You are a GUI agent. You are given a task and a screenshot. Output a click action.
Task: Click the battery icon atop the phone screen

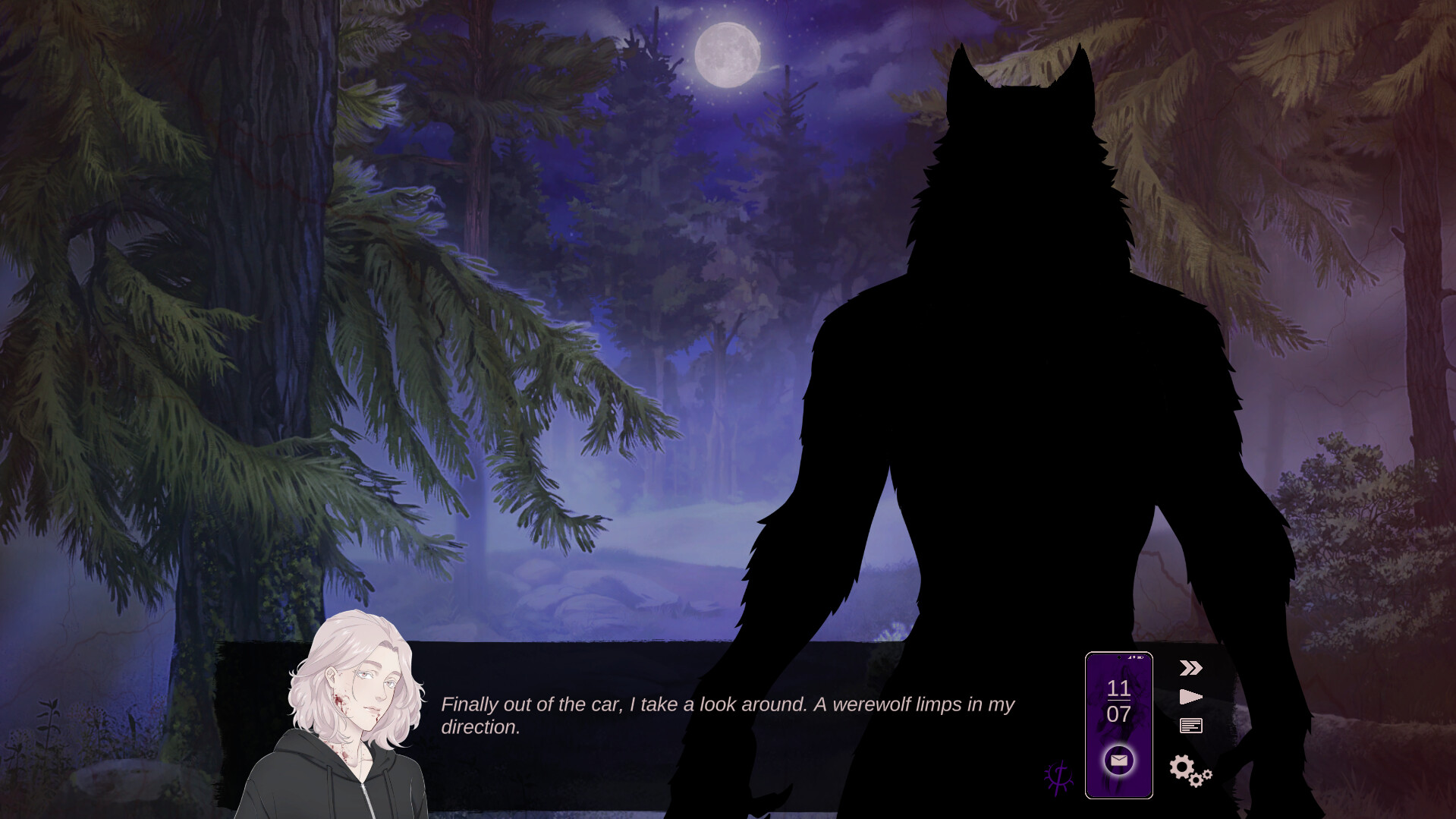coord(1140,657)
